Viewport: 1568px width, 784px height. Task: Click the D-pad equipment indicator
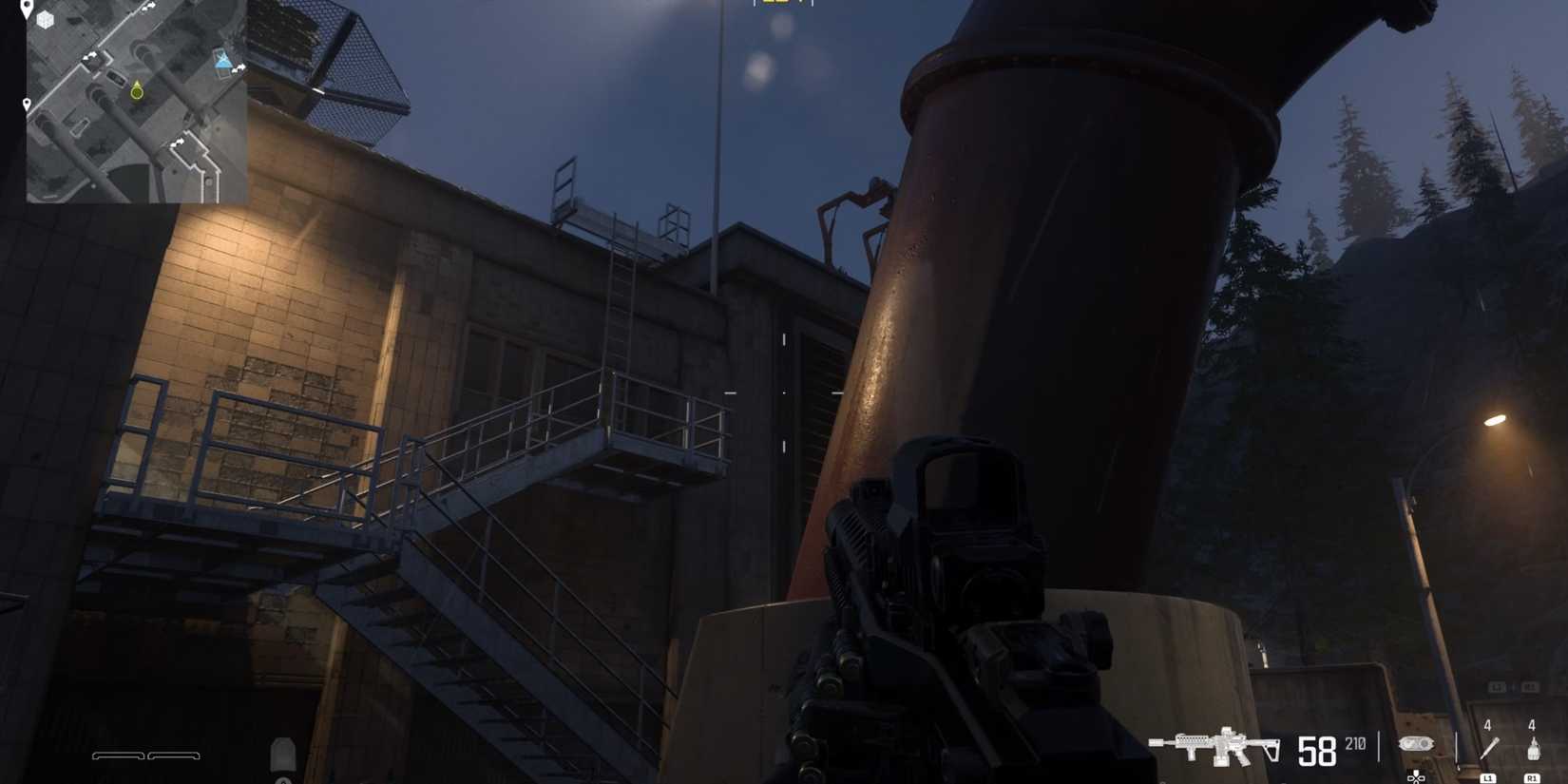[1415, 776]
